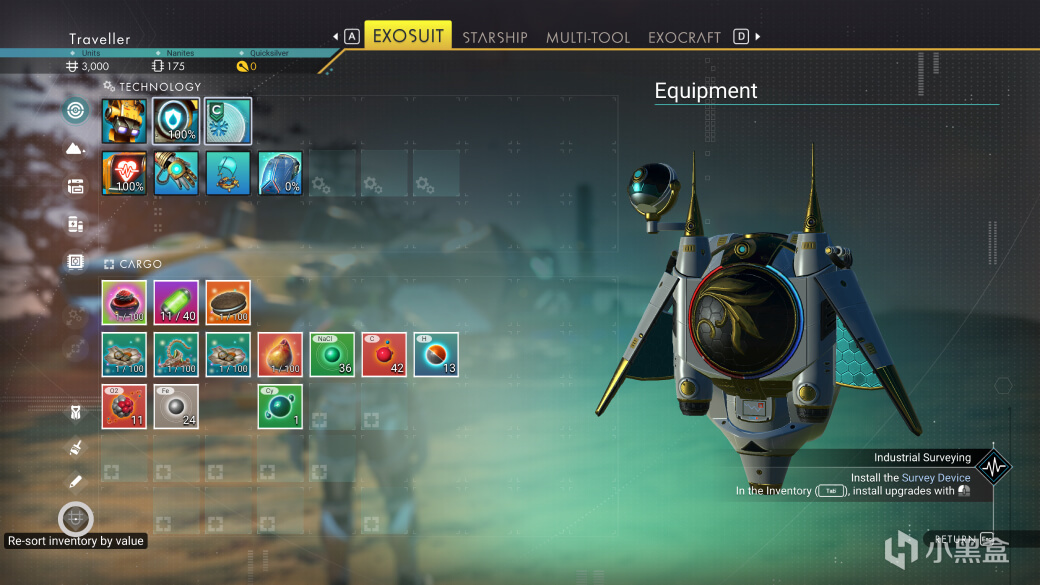Image resolution: width=1040 pixels, height=585 pixels.
Task: Select the Exosuit tab
Action: (408, 36)
